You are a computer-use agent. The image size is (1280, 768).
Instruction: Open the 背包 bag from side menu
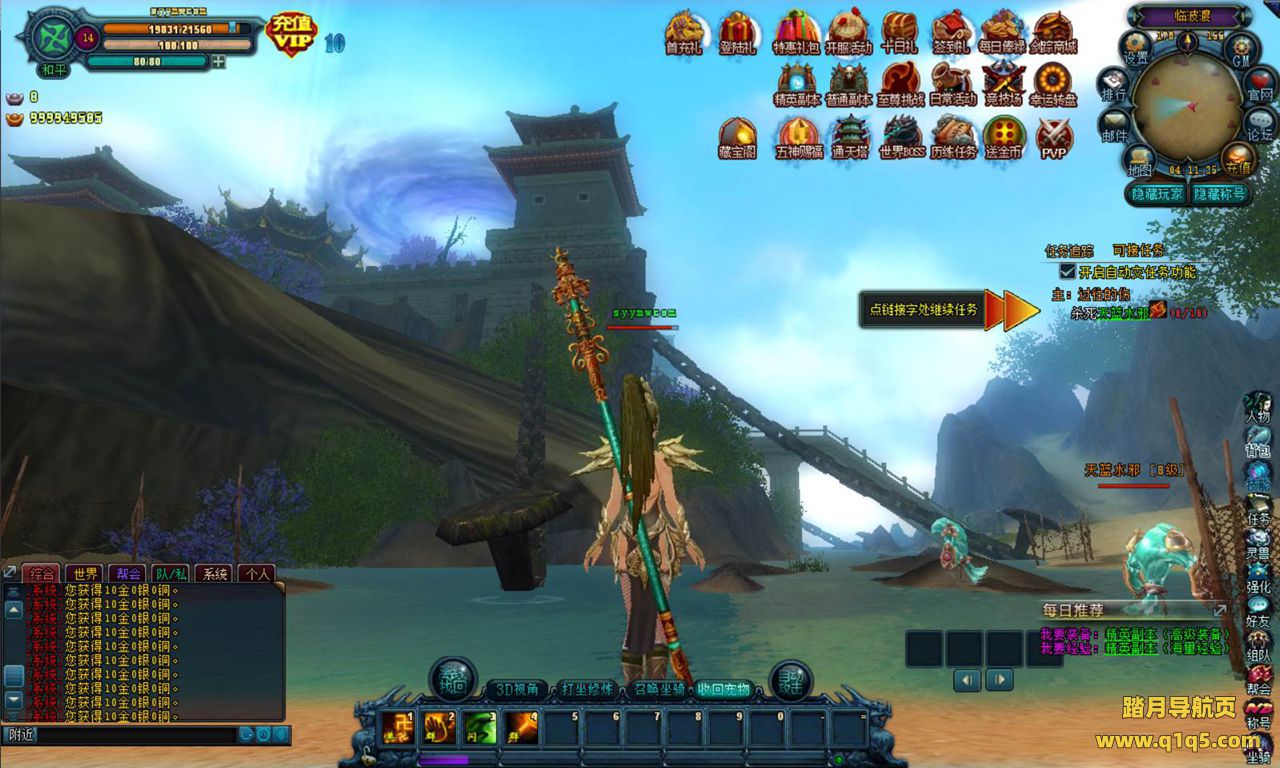[x=1257, y=440]
